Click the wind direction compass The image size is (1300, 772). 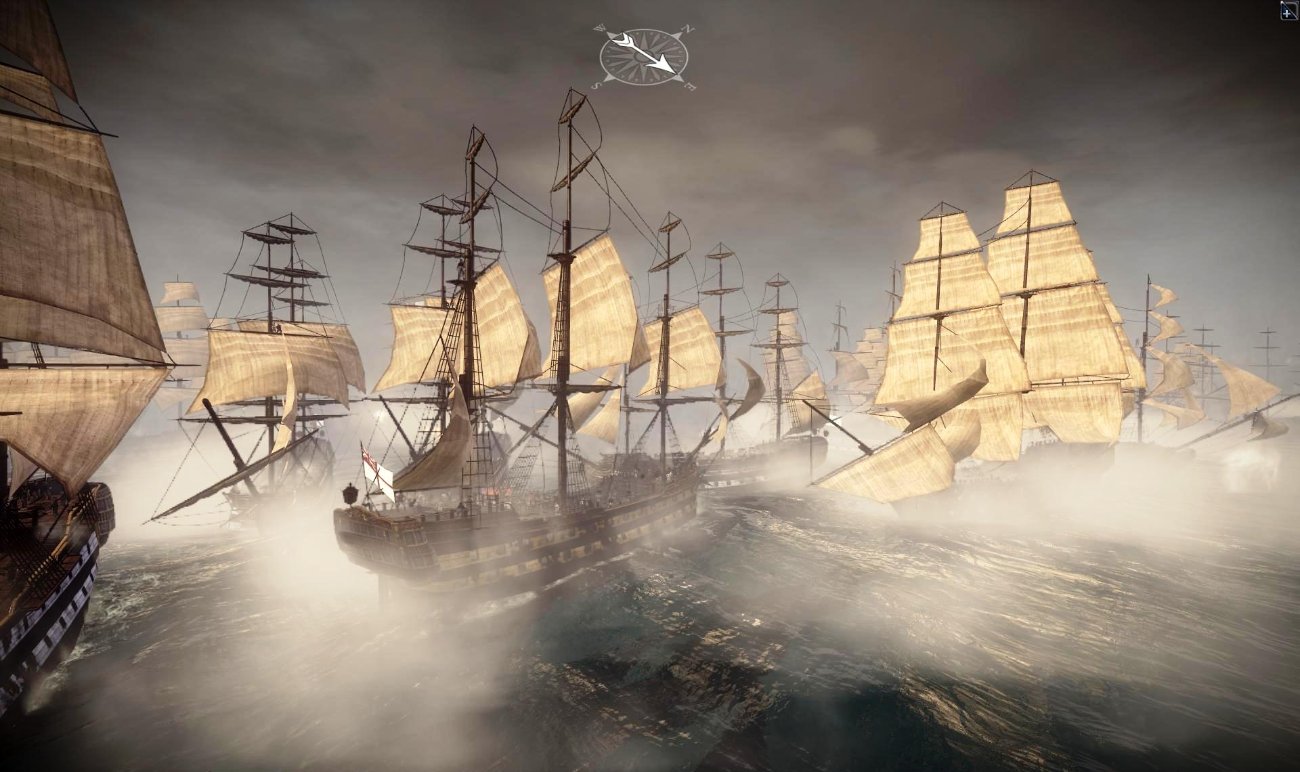(643, 56)
